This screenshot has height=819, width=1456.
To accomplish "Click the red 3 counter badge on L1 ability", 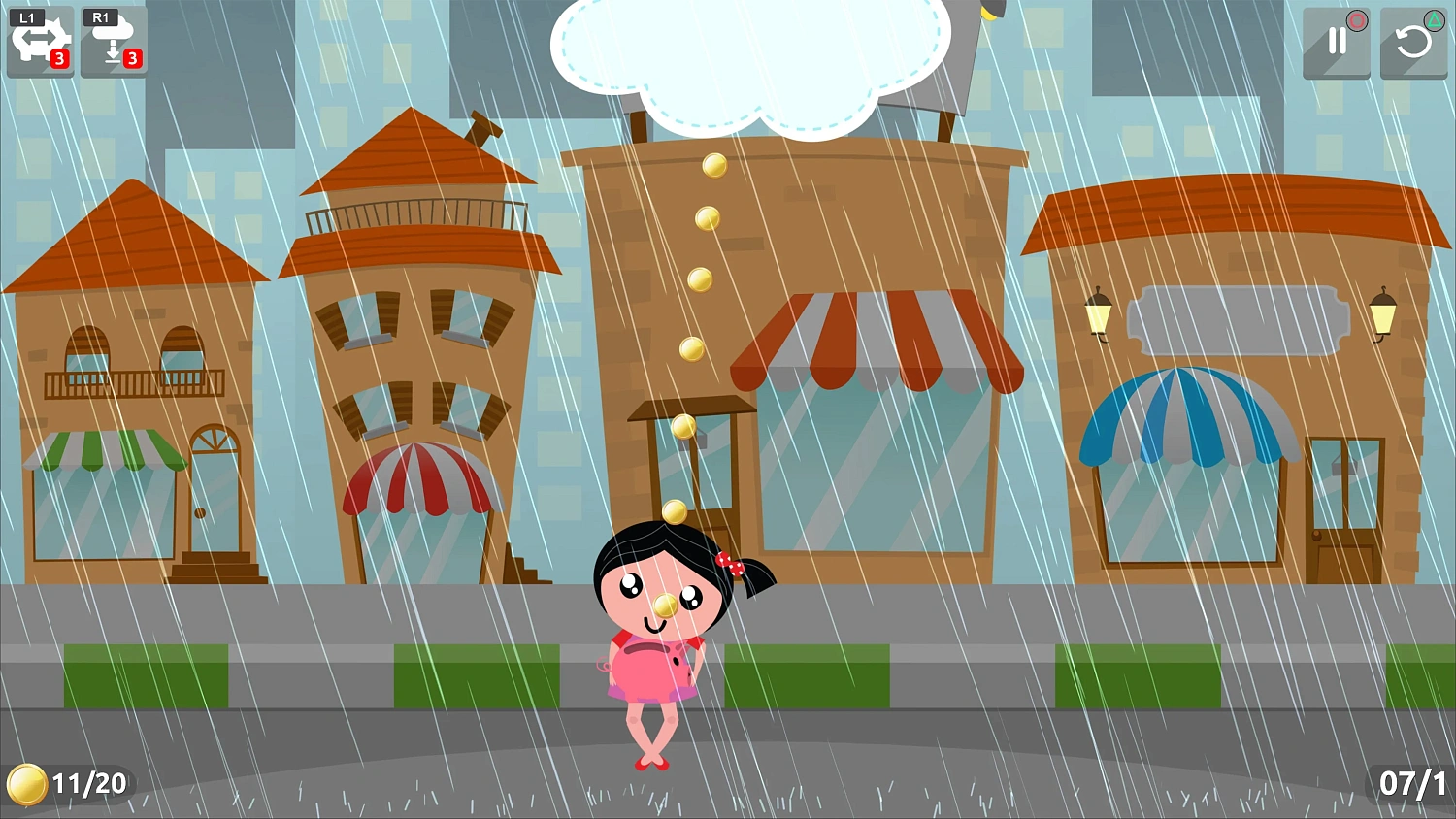I will [x=60, y=60].
